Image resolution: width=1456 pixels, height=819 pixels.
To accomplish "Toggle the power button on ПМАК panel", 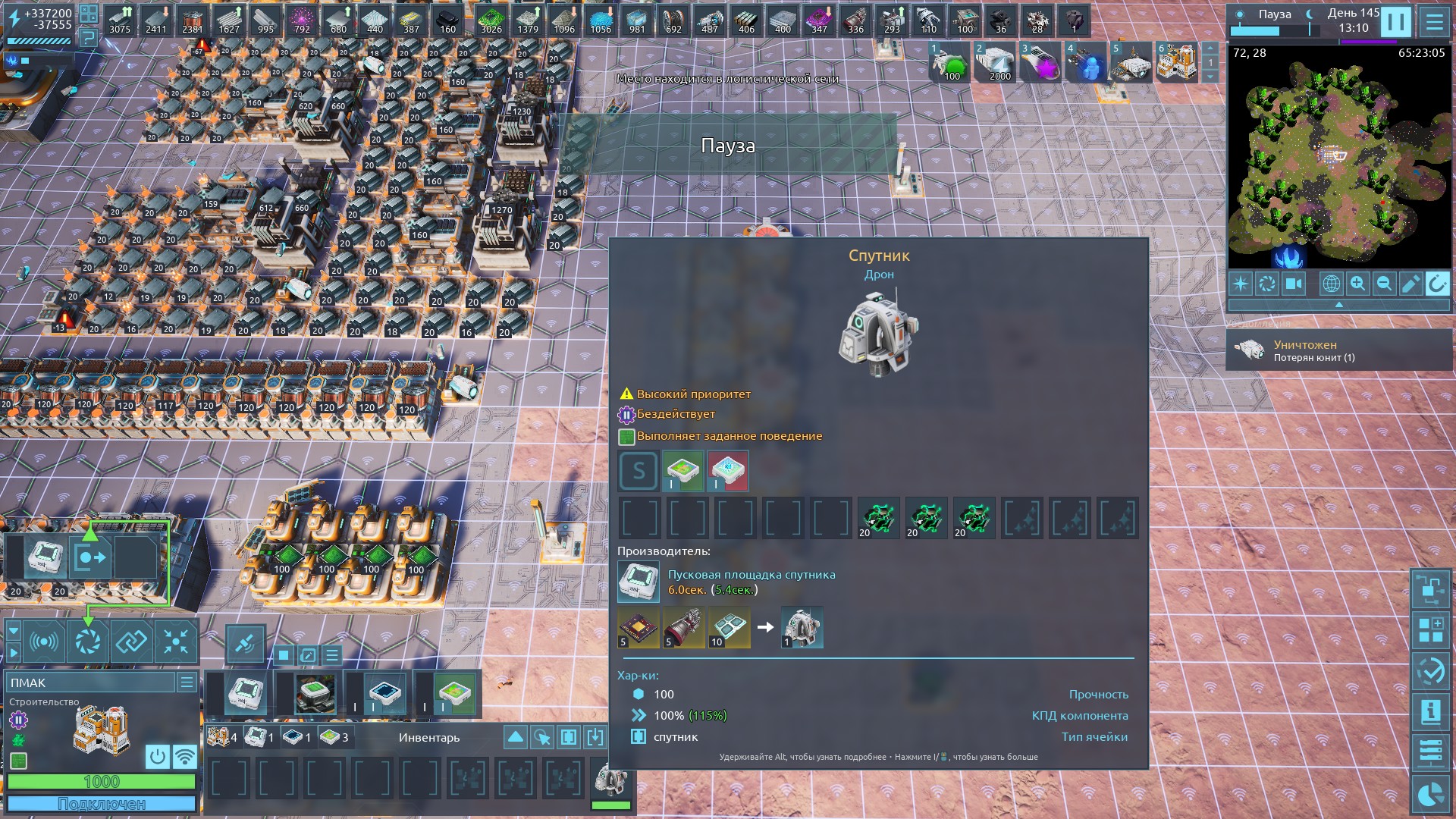I will [x=158, y=756].
